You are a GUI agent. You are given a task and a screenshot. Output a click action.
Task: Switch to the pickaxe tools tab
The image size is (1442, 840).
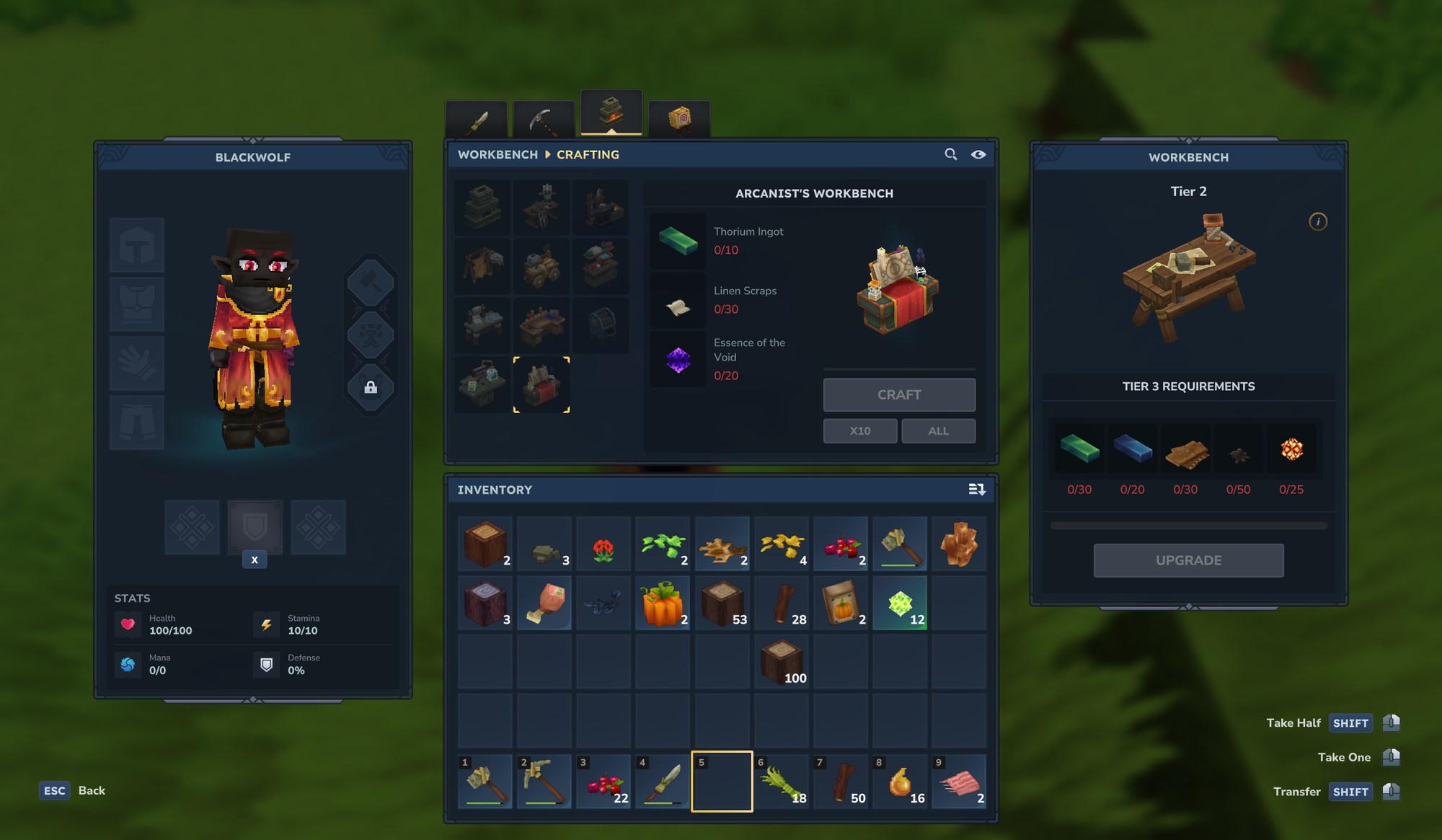coord(542,120)
